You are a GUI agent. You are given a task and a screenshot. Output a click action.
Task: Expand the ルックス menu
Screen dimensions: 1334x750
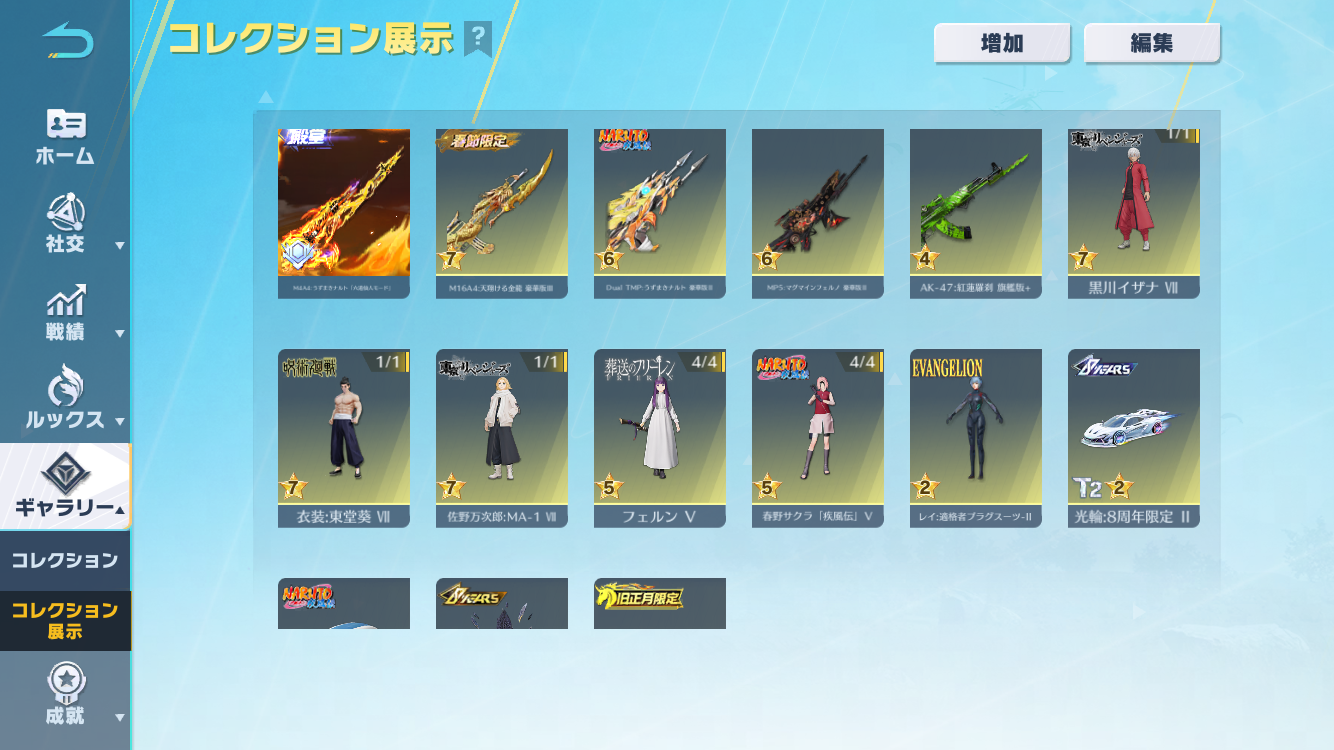[x=65, y=400]
